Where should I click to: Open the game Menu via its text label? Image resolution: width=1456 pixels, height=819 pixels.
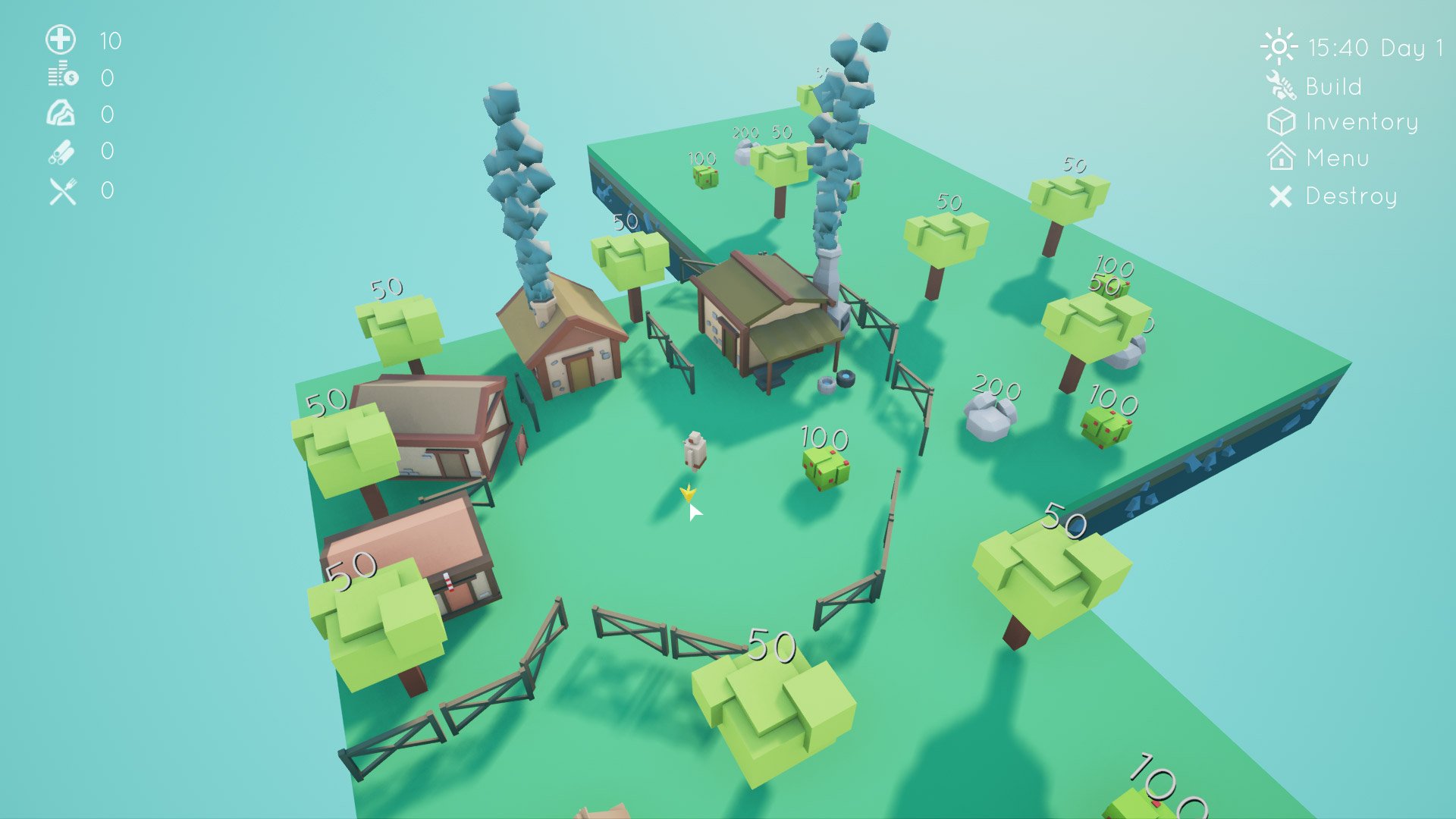(x=1338, y=158)
